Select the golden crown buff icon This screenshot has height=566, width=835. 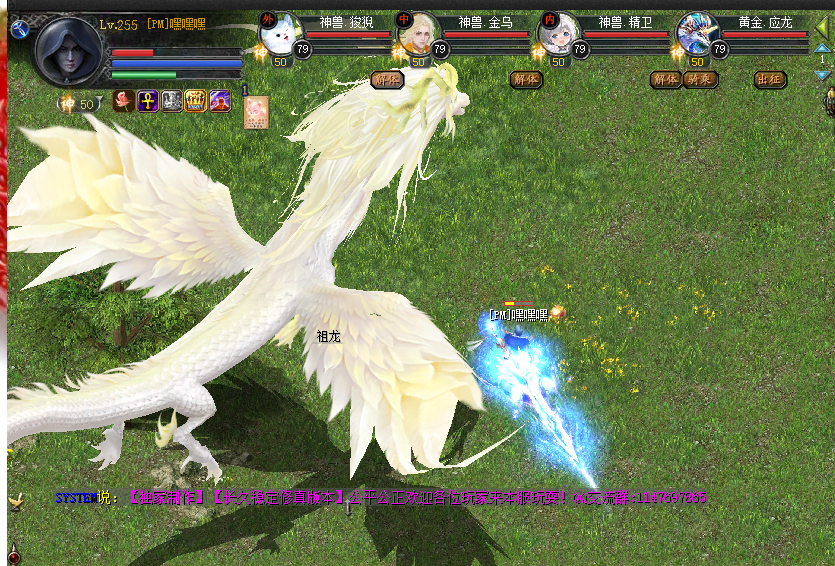click(196, 101)
